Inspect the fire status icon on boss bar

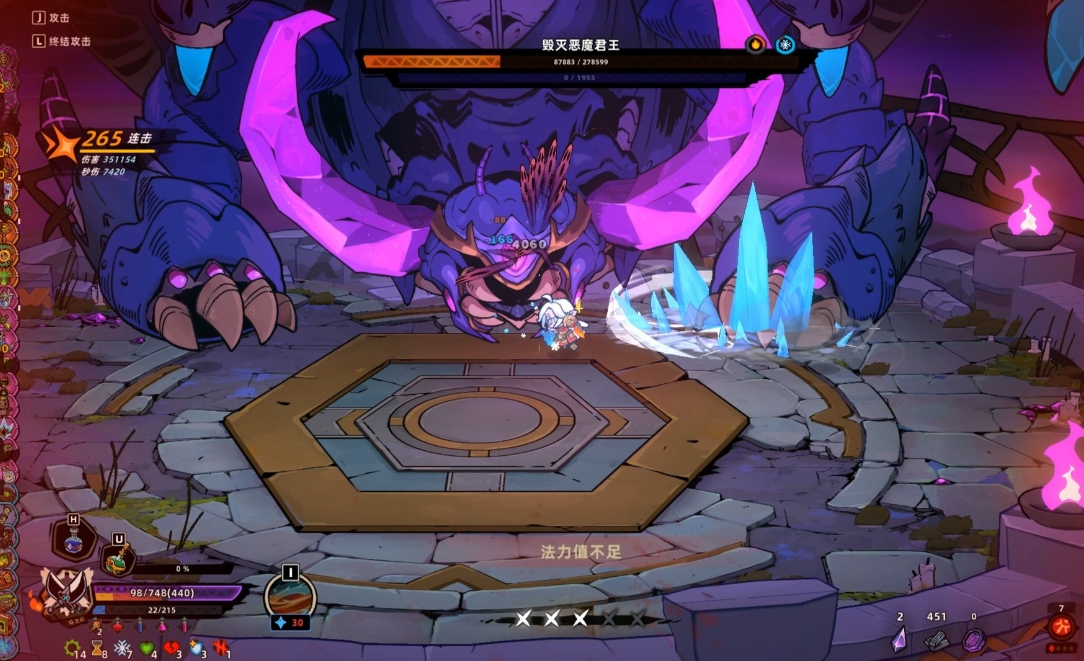(756, 44)
